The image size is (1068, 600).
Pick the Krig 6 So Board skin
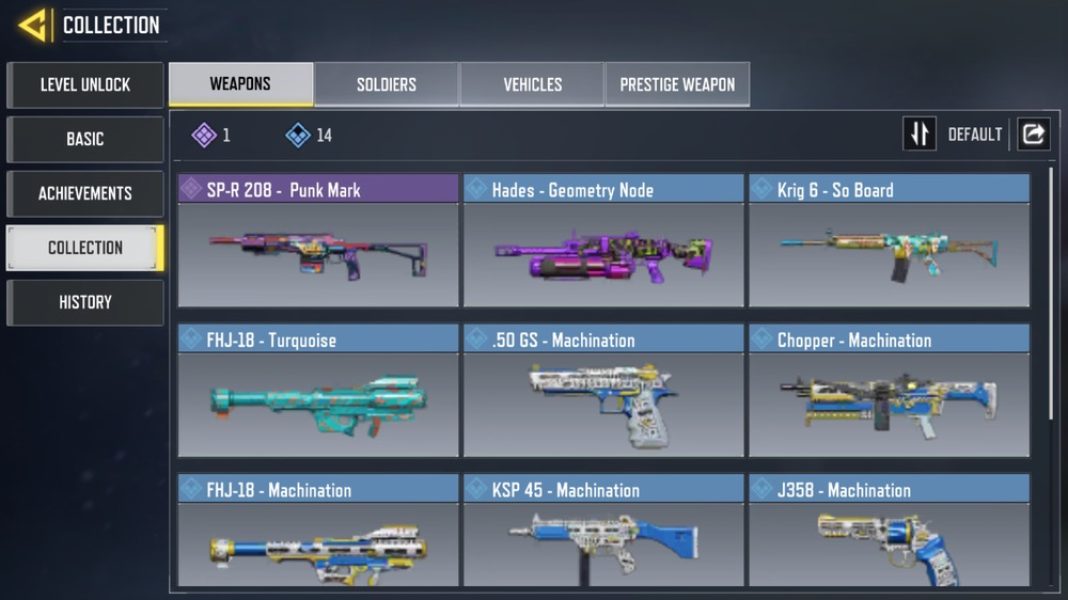(x=889, y=241)
